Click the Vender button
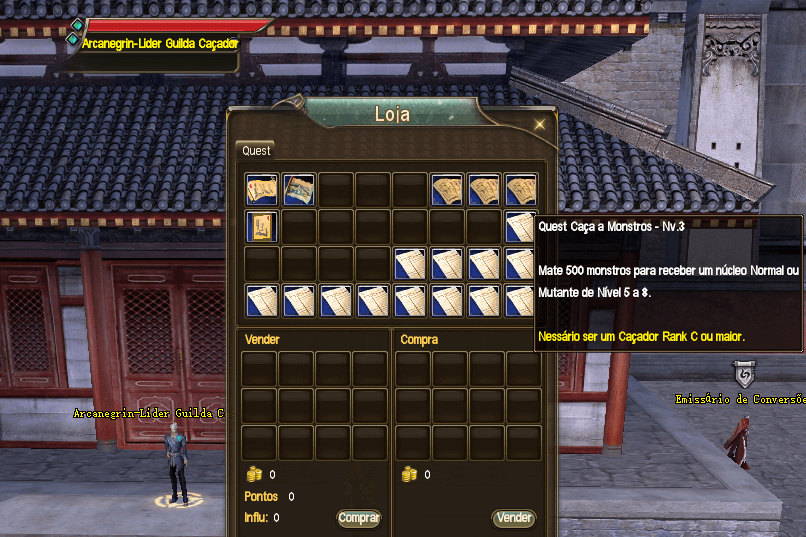The image size is (806, 537). (x=514, y=518)
